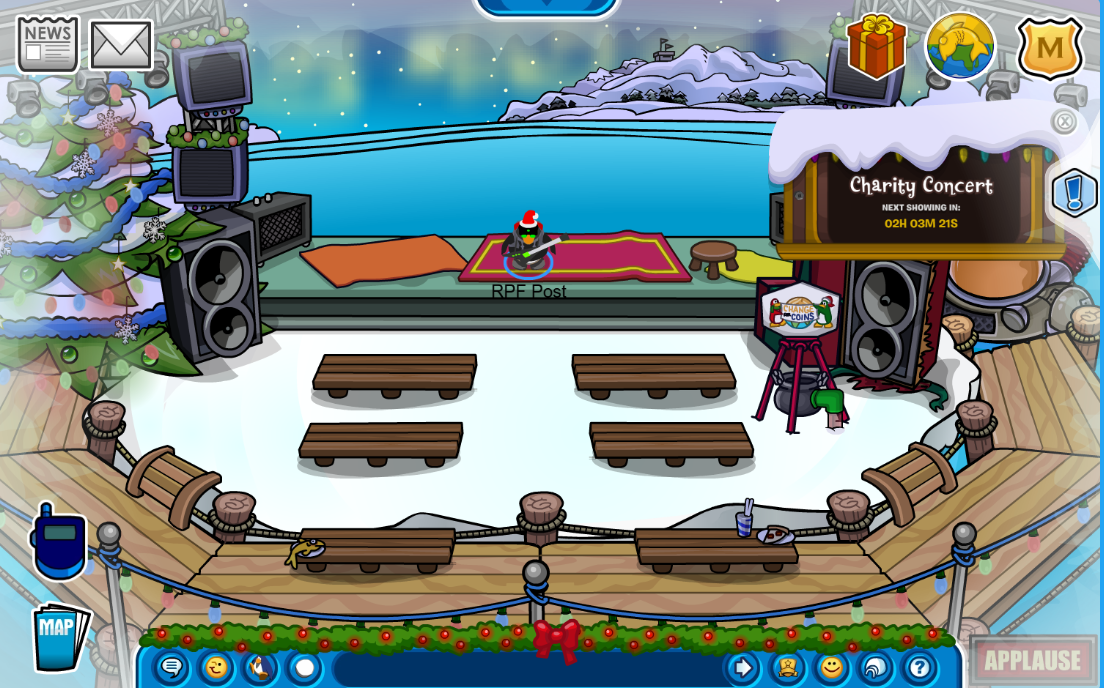Viewport: 1104px width, 688px height.
Task: Click the gold M moderator badge
Action: [x=1050, y=47]
